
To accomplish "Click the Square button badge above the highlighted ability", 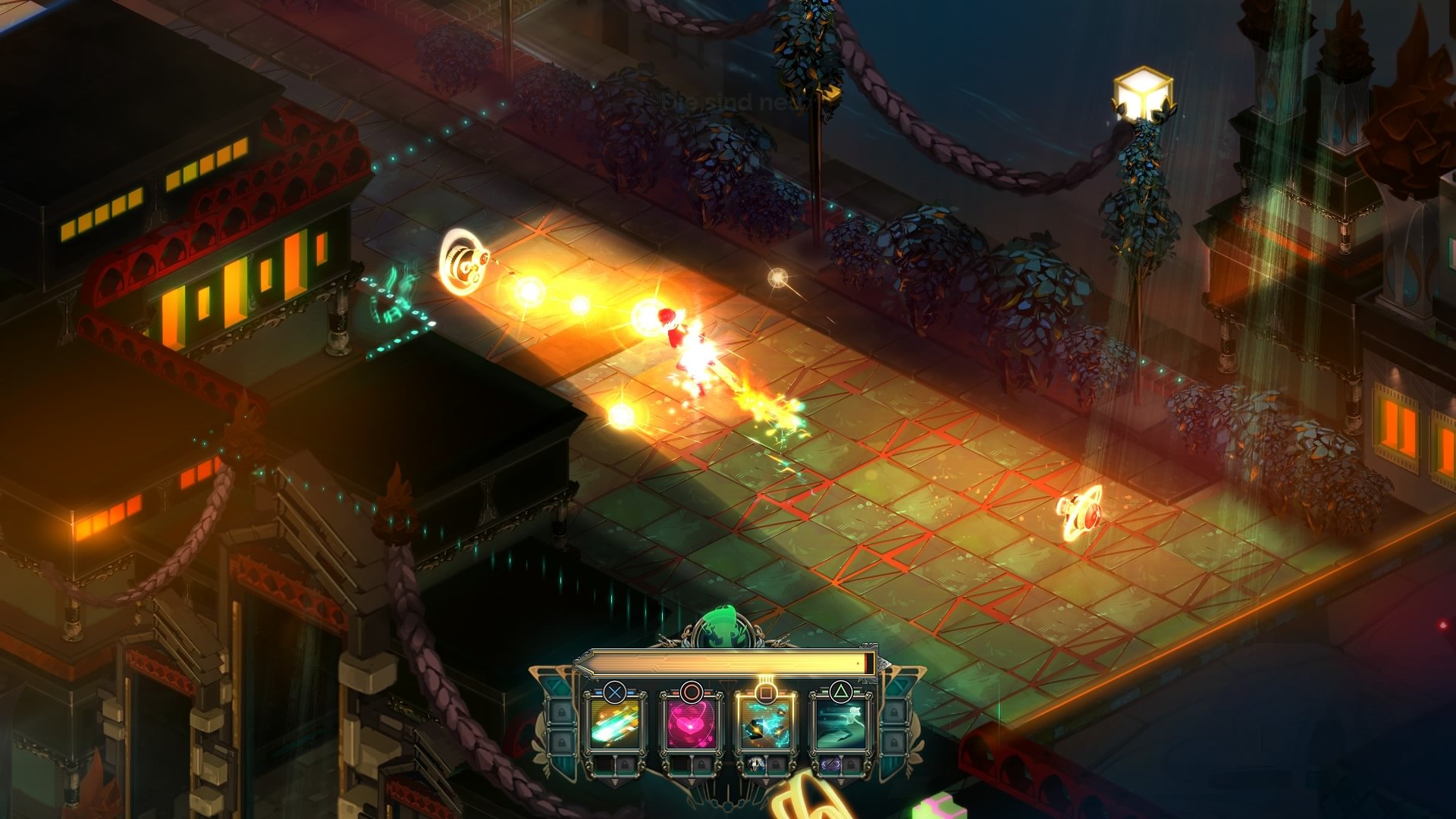I will coord(764,692).
